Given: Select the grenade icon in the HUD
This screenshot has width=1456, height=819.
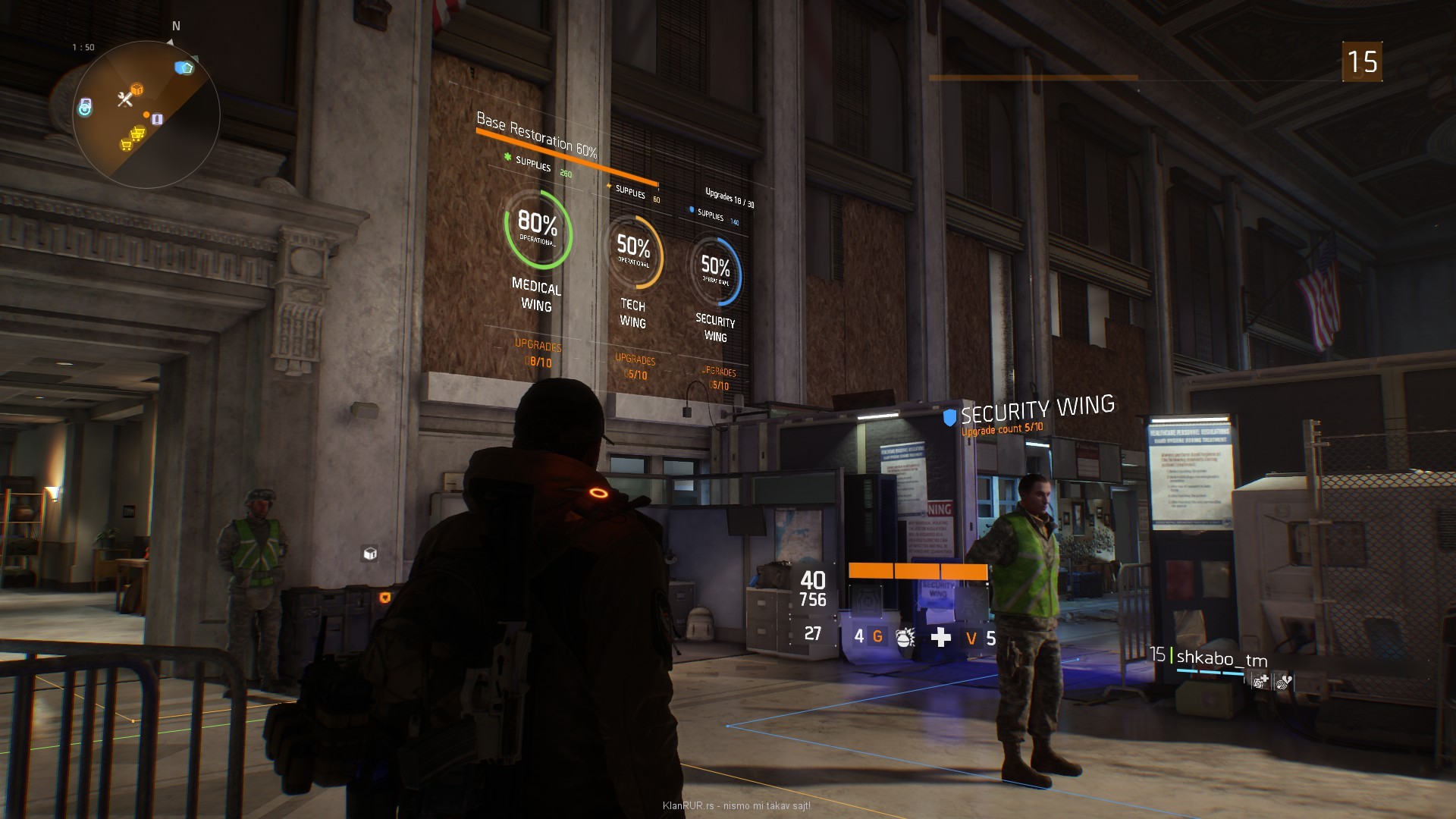Looking at the screenshot, I should point(905,637).
